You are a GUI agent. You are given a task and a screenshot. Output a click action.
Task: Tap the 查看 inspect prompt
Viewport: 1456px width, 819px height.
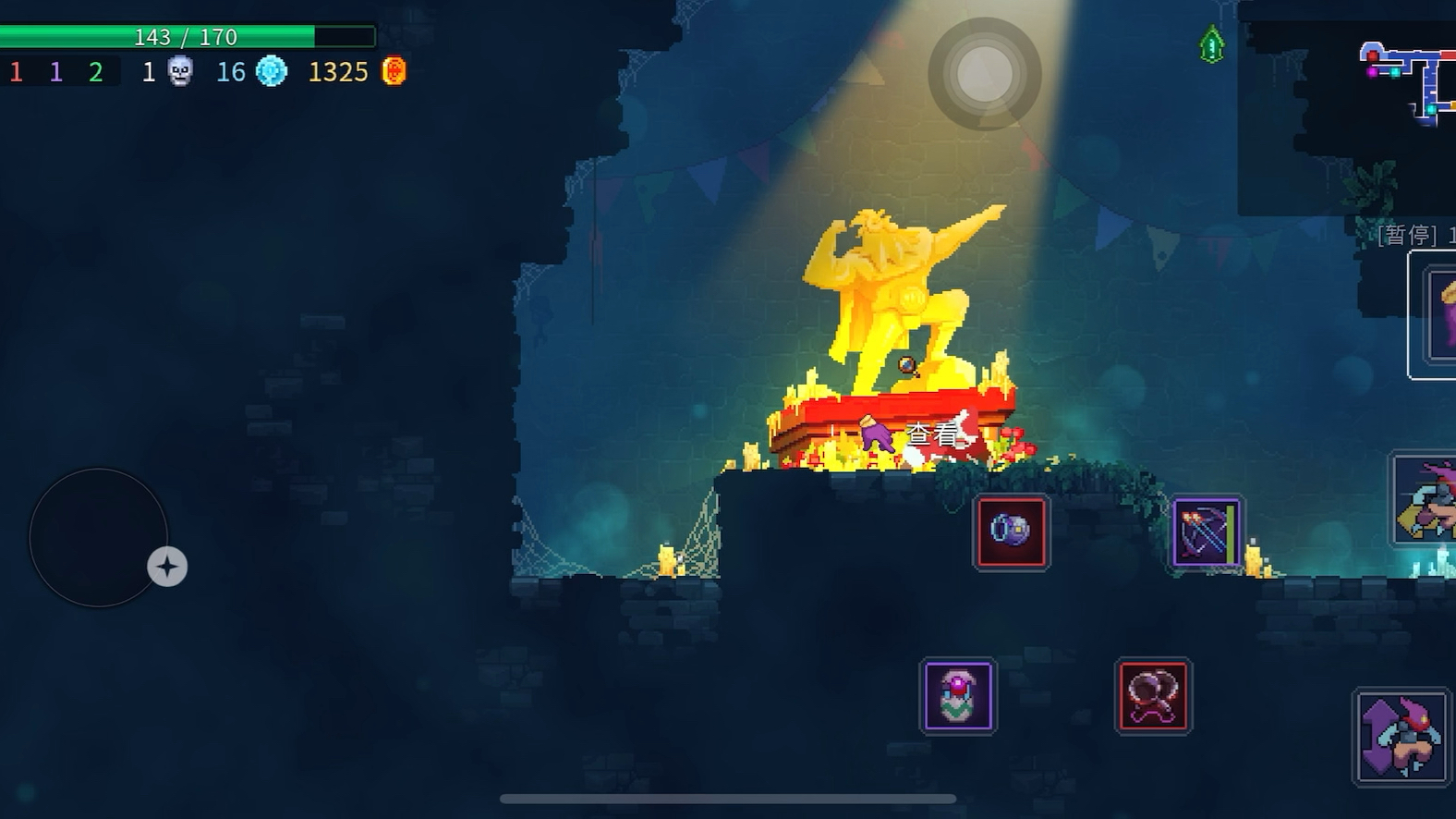931,434
